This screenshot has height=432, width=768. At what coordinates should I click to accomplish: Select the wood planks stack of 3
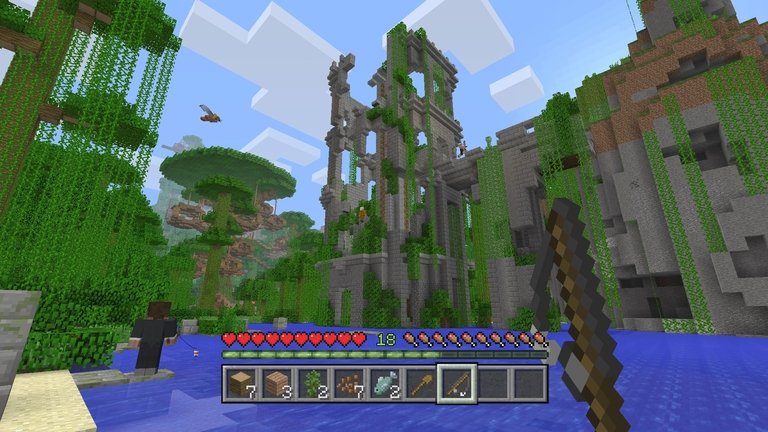(x=276, y=383)
